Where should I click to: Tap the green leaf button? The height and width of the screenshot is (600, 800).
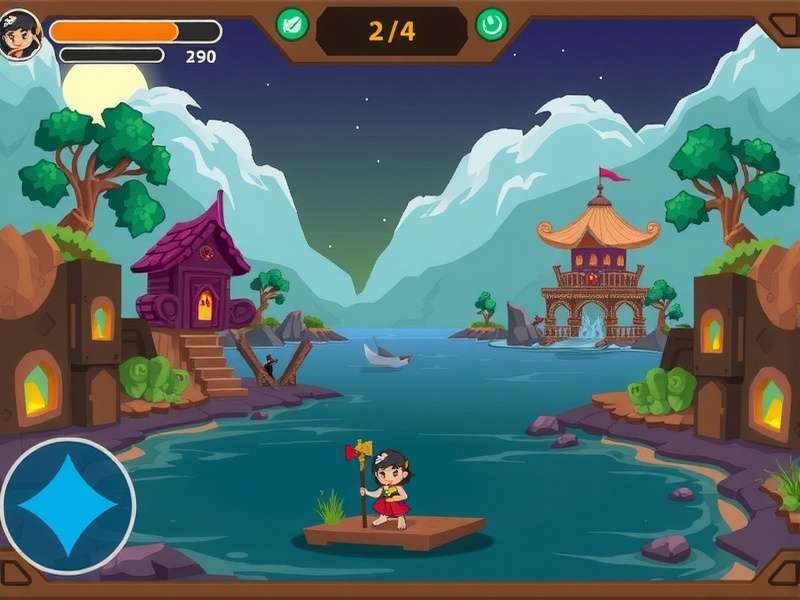click(292, 24)
